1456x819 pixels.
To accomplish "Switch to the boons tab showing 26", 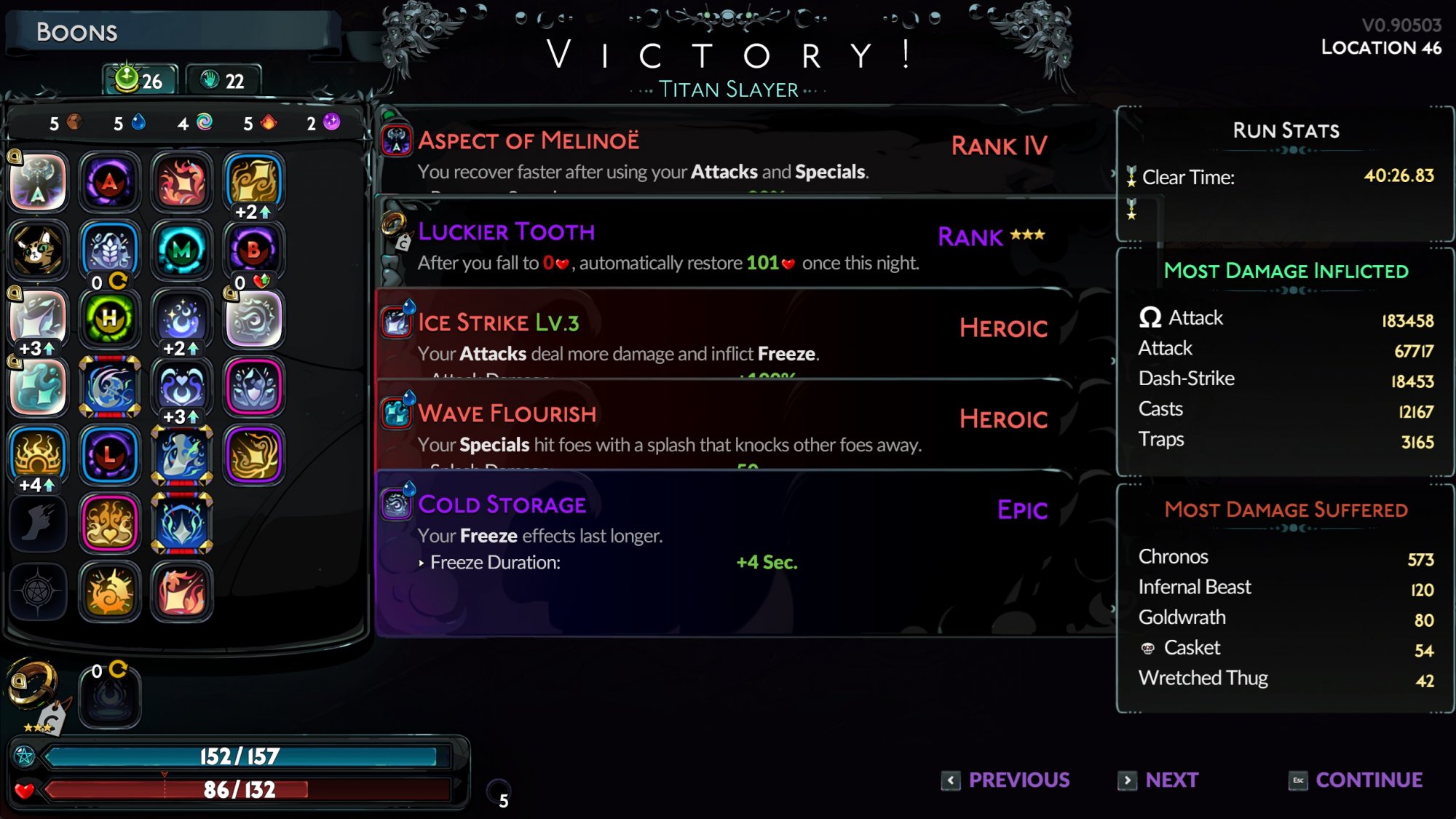I will click(140, 80).
